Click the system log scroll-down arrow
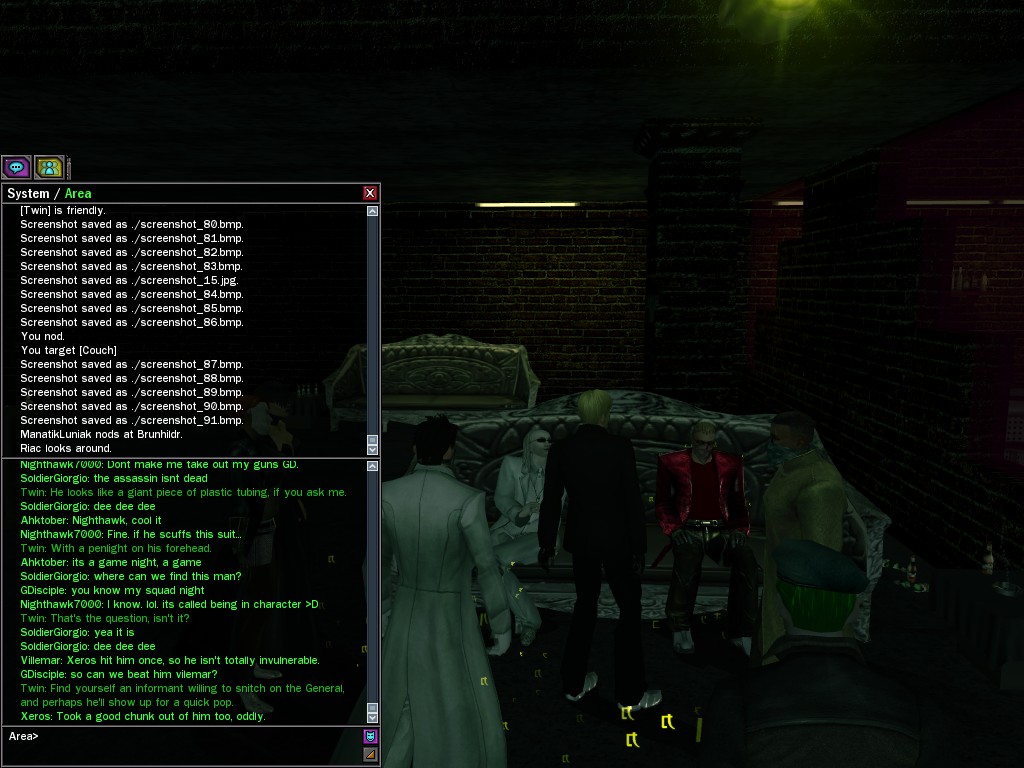Viewport: 1024px width, 768px height. click(x=373, y=450)
